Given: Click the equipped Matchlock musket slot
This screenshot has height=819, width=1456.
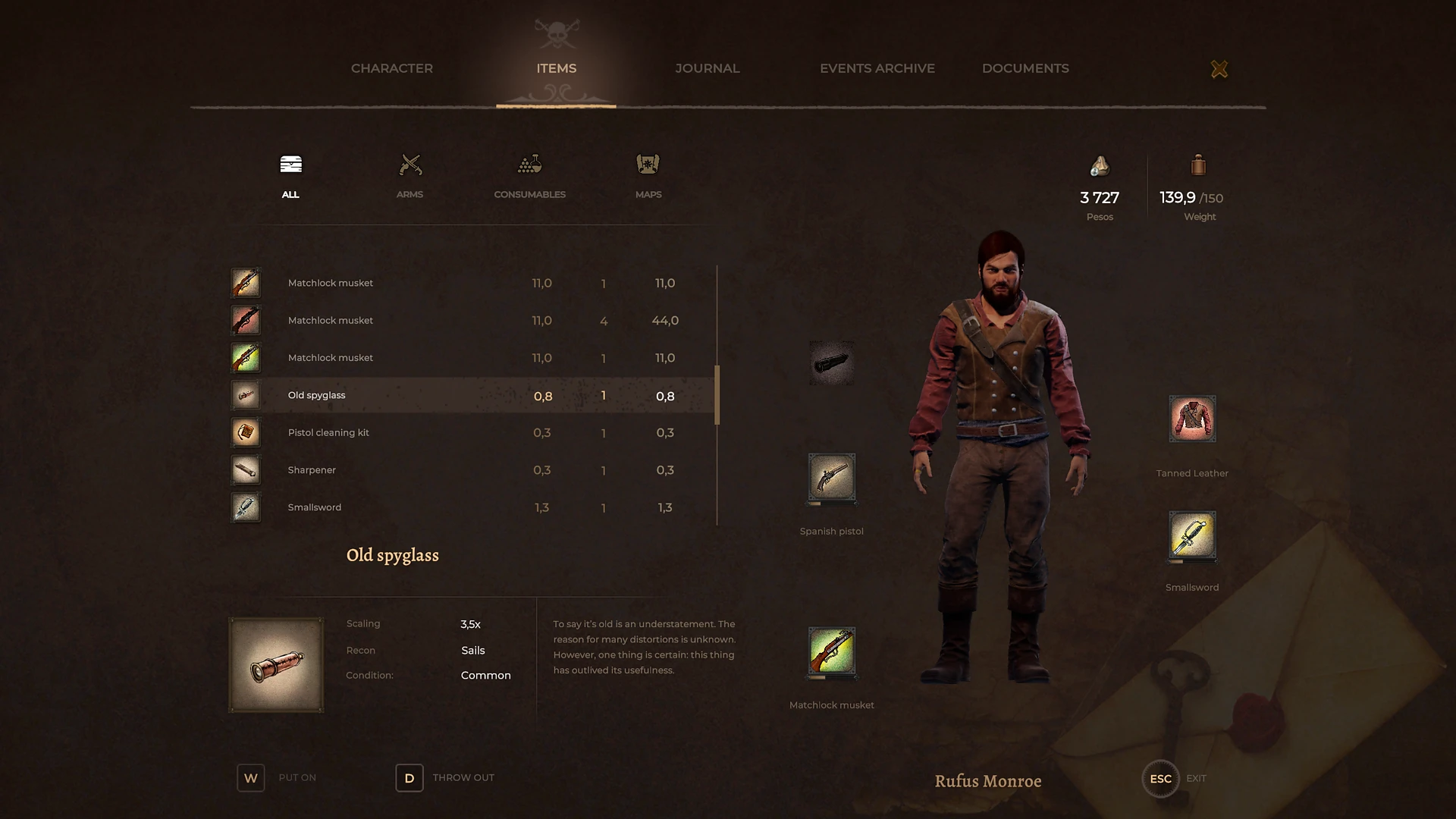Looking at the screenshot, I should 832,653.
